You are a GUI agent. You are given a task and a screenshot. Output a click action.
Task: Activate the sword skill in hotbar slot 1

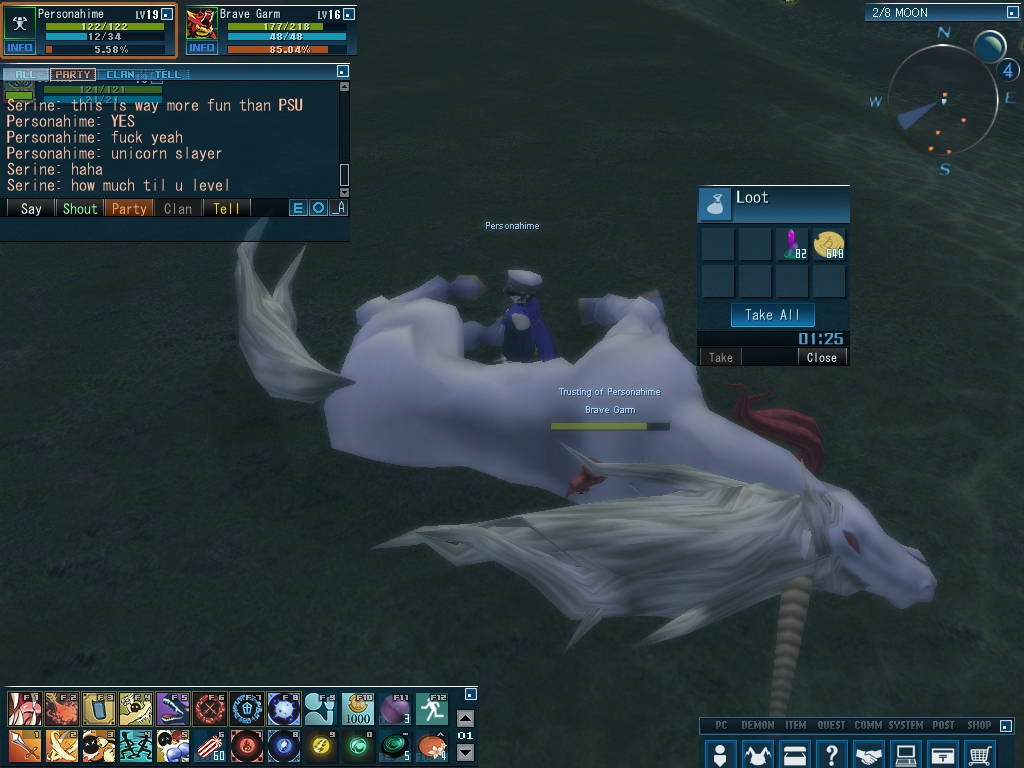23,745
